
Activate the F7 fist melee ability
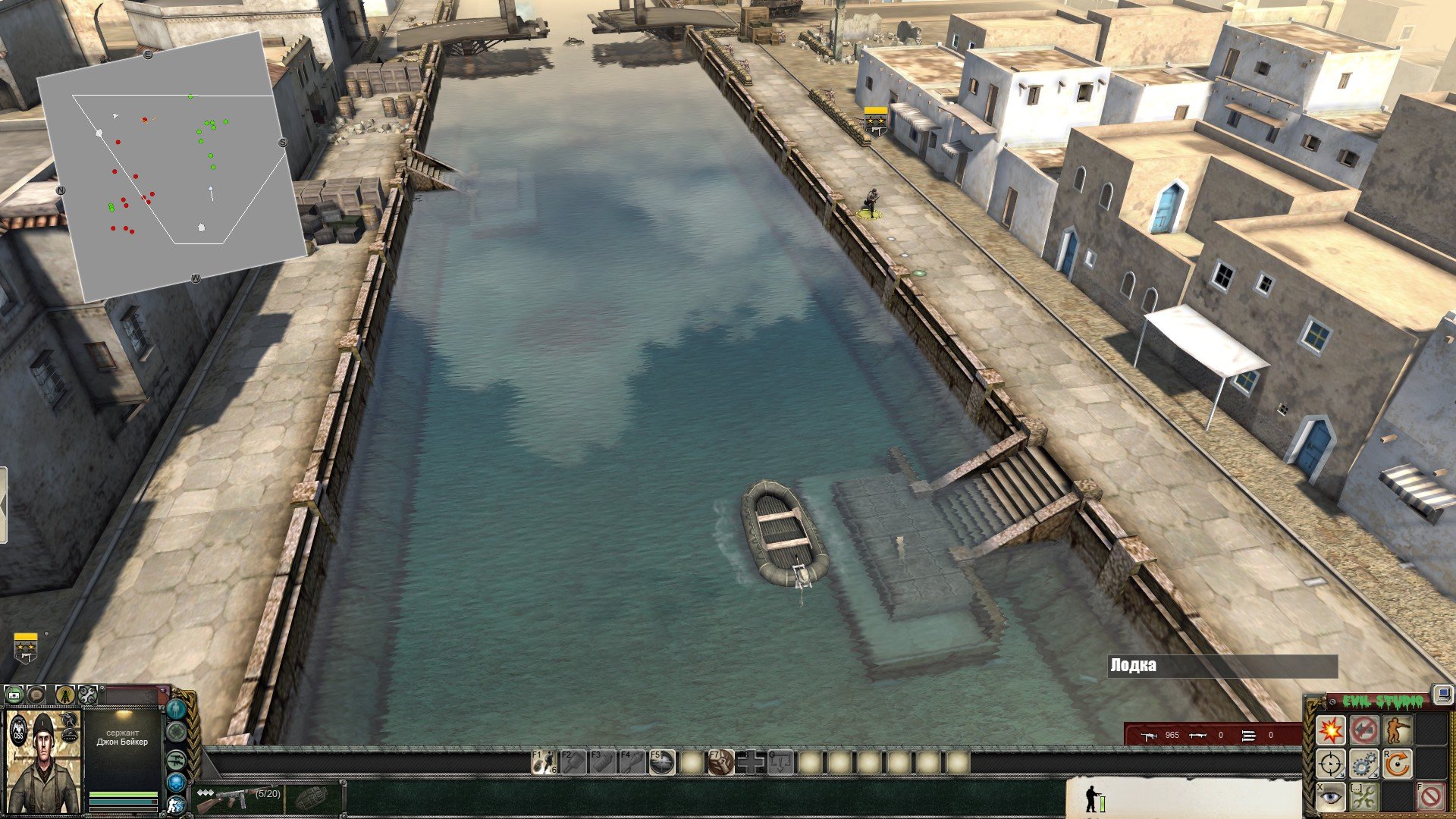pos(721,762)
